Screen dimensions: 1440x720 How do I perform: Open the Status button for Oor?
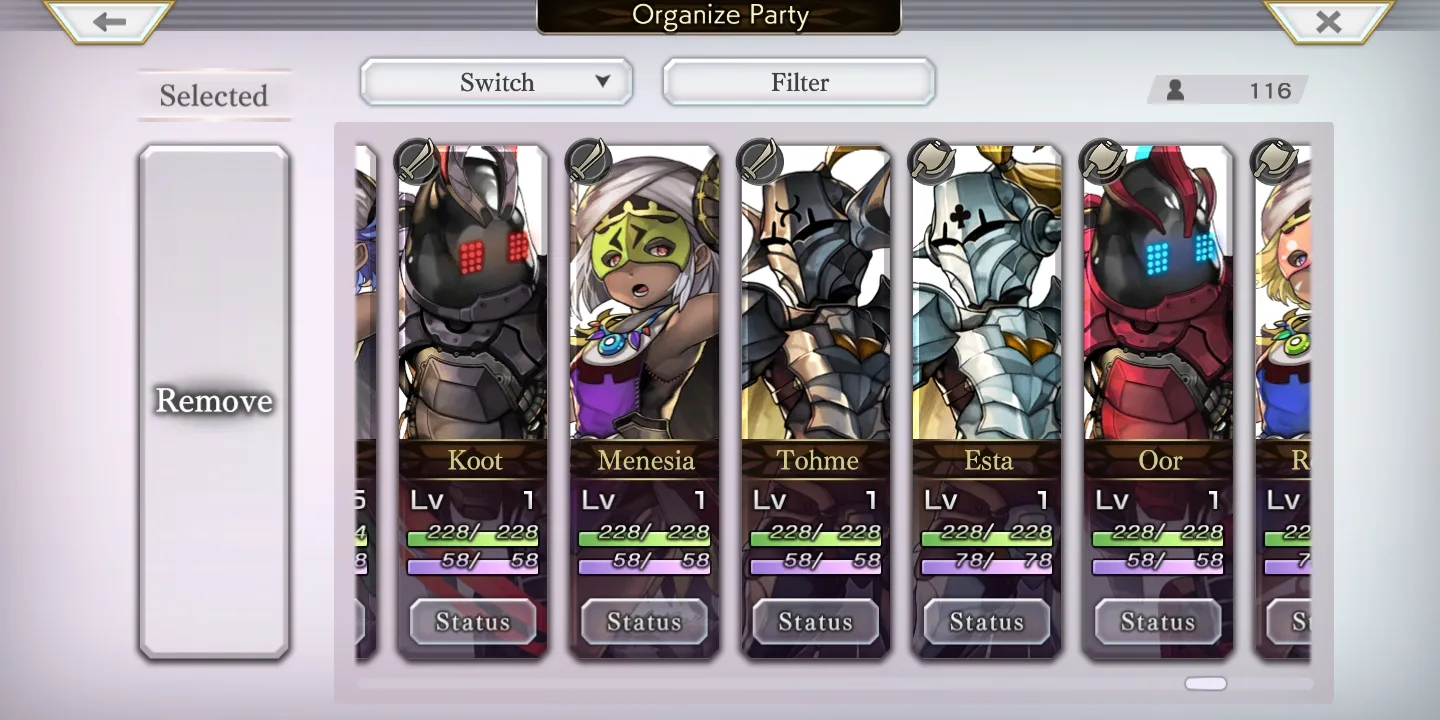[1158, 622]
